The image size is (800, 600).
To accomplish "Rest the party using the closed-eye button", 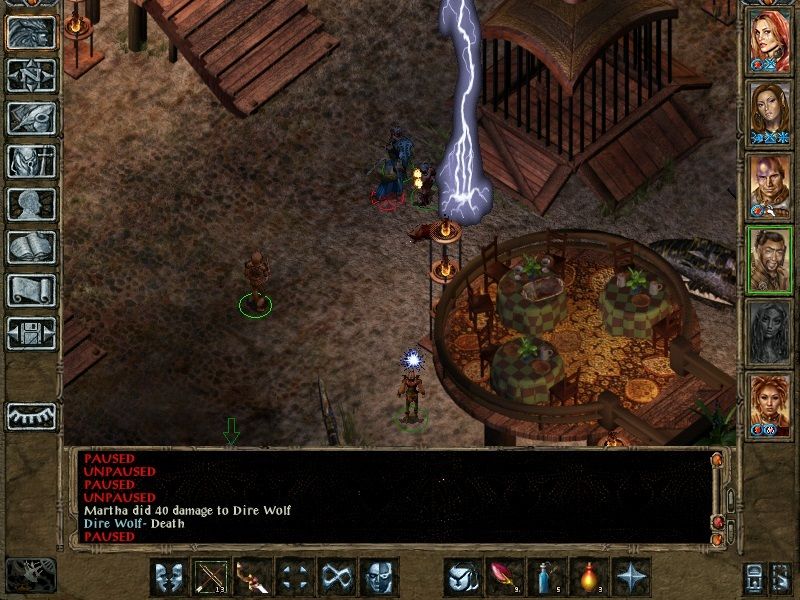I will coord(31,415).
